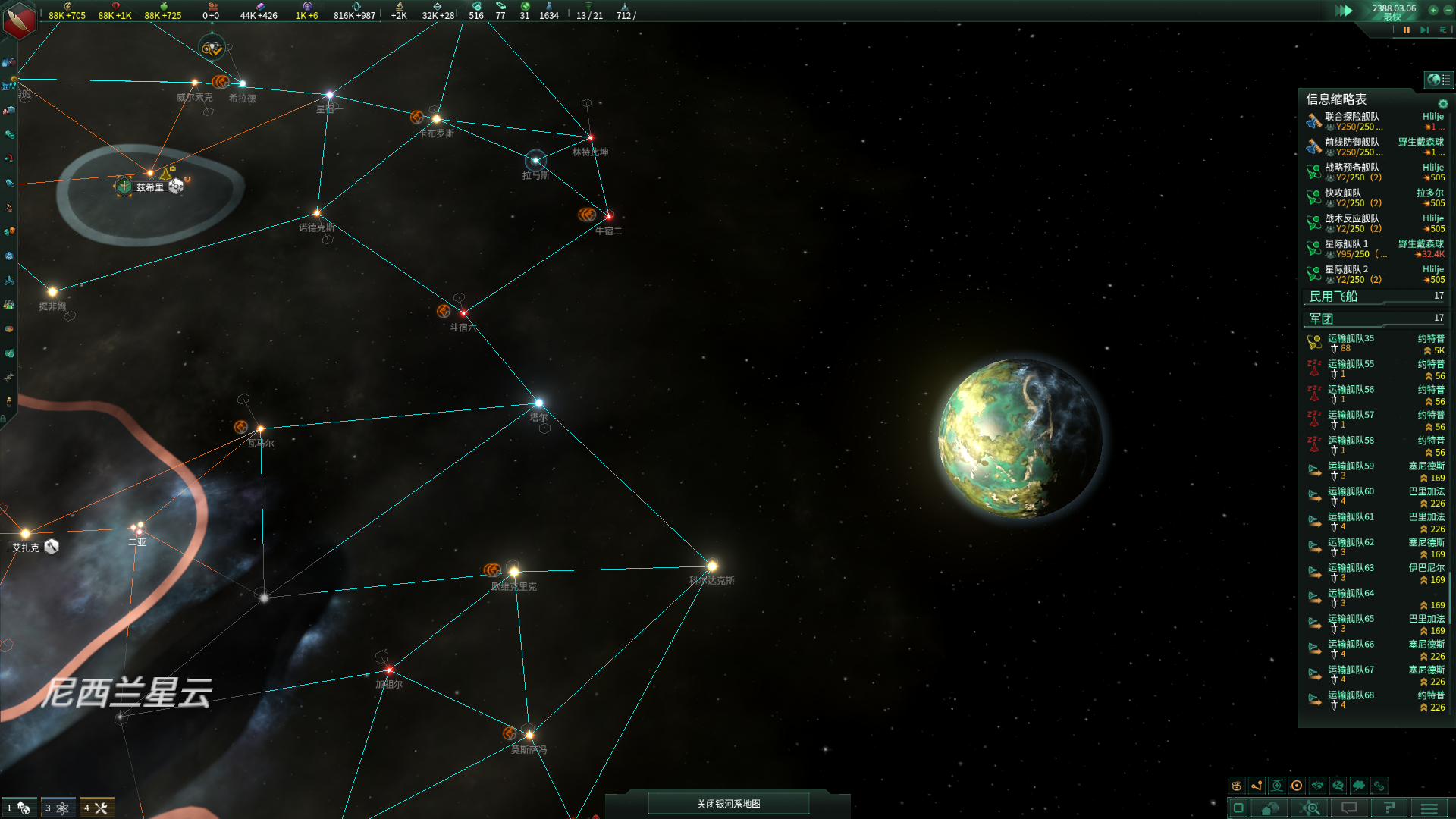
Task: Open the research atom tab numbered 3
Action: [x=57, y=808]
